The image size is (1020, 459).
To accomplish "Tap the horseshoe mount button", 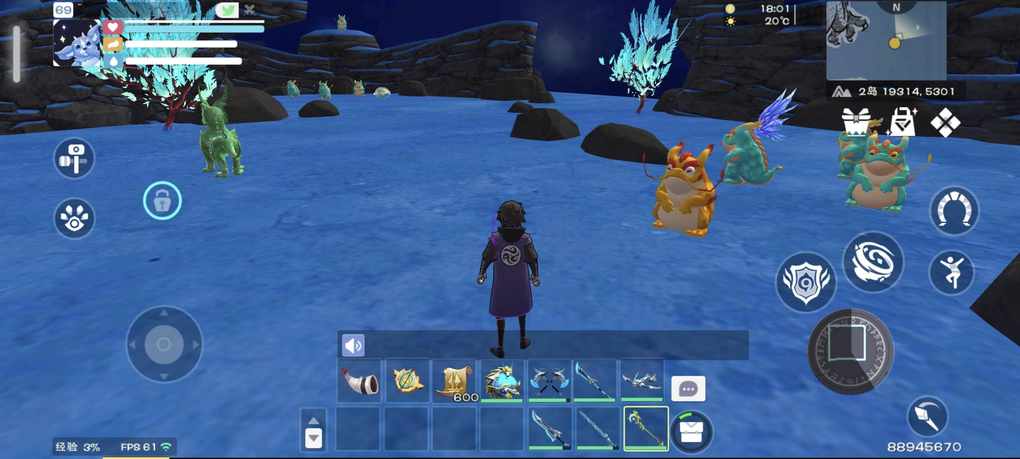I will pyautogui.click(x=954, y=210).
